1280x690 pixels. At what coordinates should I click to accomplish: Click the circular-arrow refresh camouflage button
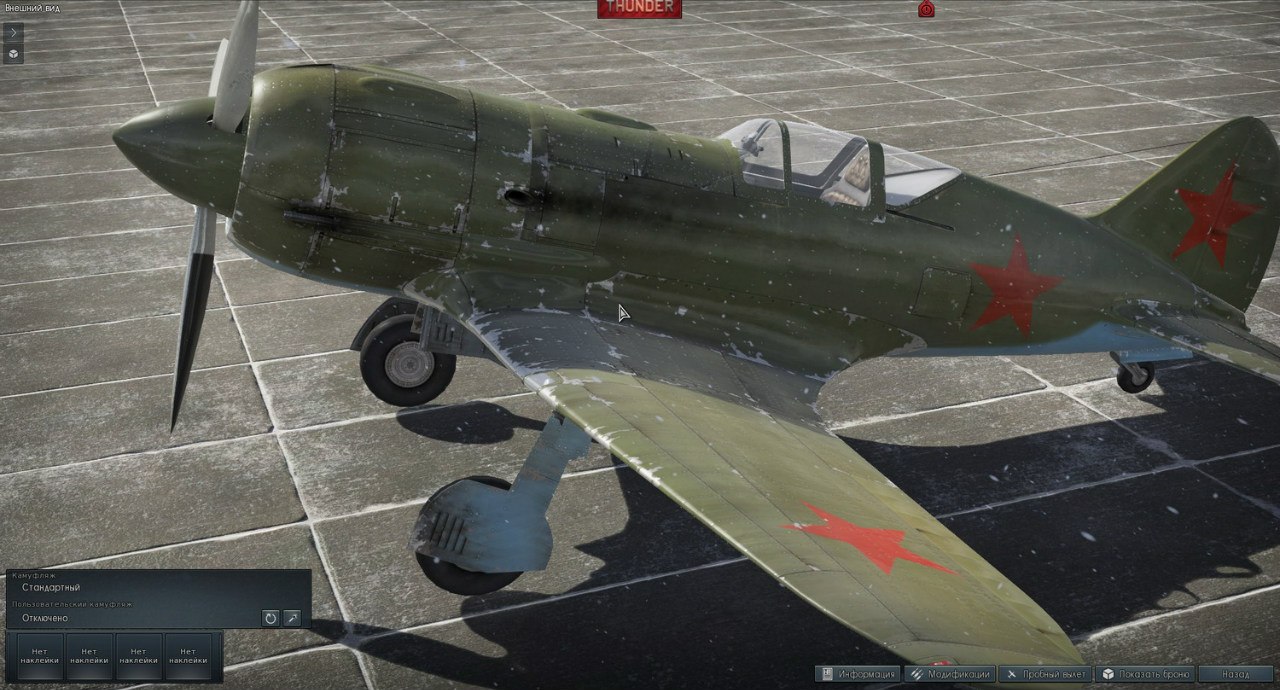270,618
